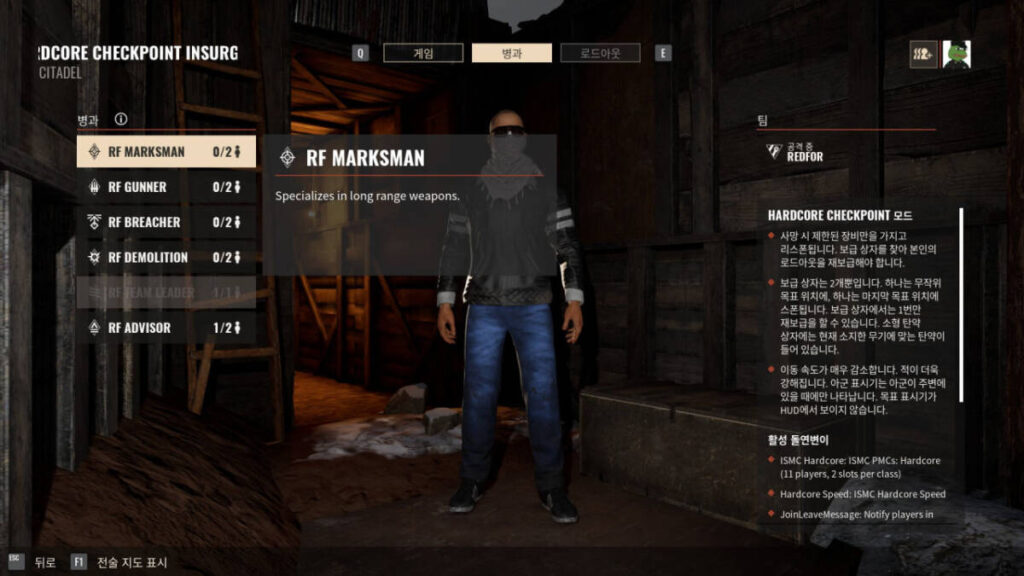Click the info icon beside 병과
This screenshot has width=1024, height=576.
coord(121,119)
